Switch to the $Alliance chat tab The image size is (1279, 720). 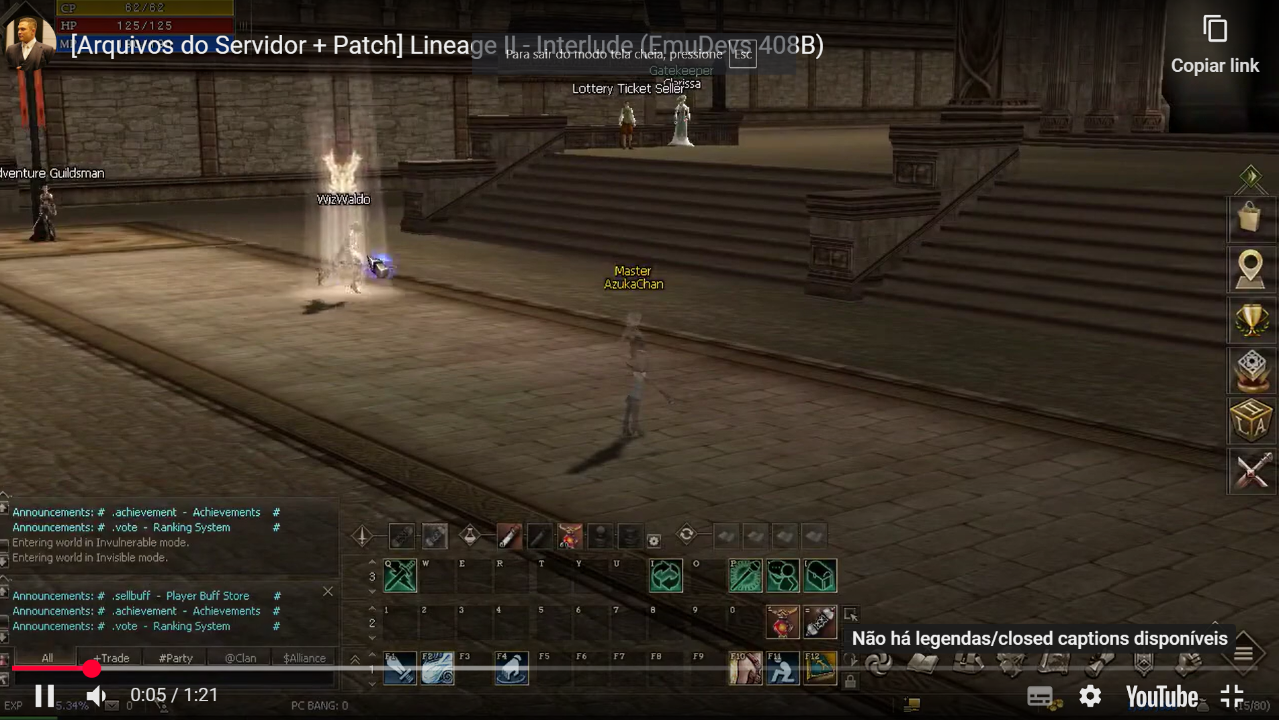pos(304,658)
